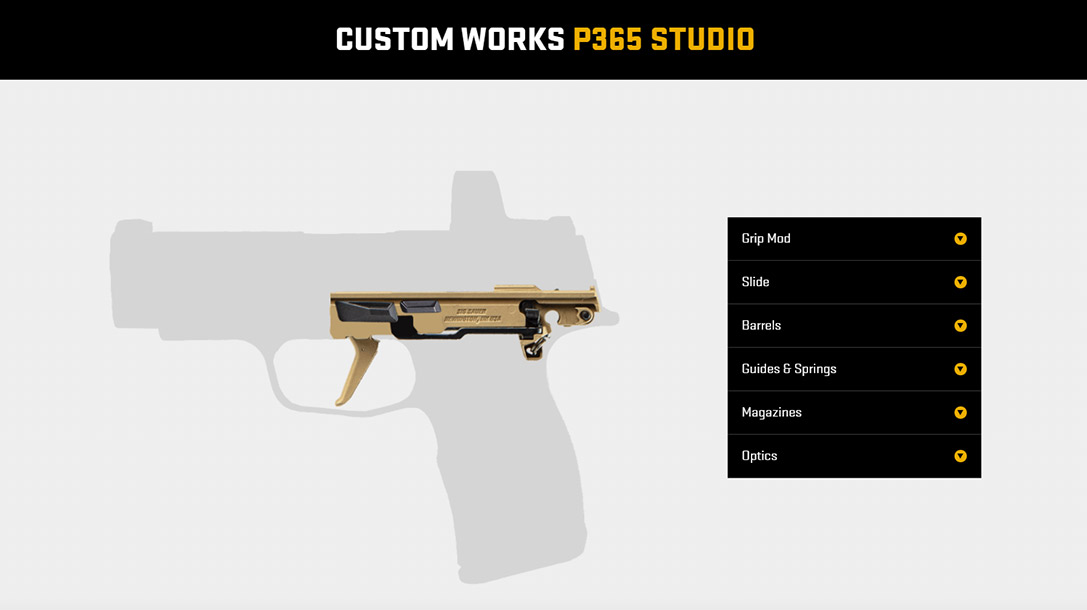Expand Guides & Springs options
This screenshot has height=610, width=1087.
coord(853,369)
